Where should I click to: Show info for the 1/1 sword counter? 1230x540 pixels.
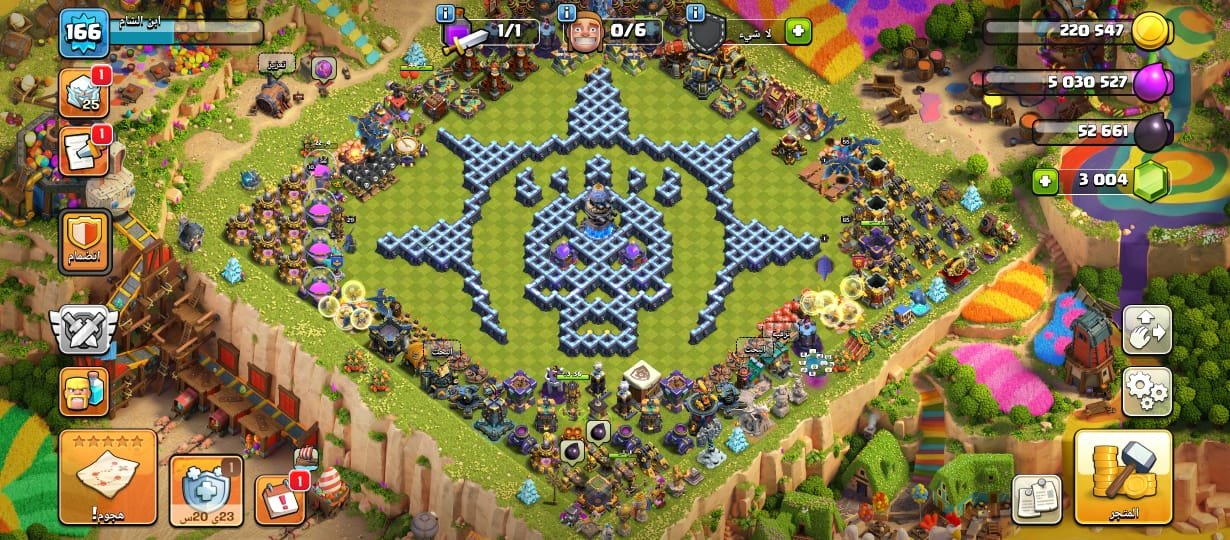click(446, 14)
